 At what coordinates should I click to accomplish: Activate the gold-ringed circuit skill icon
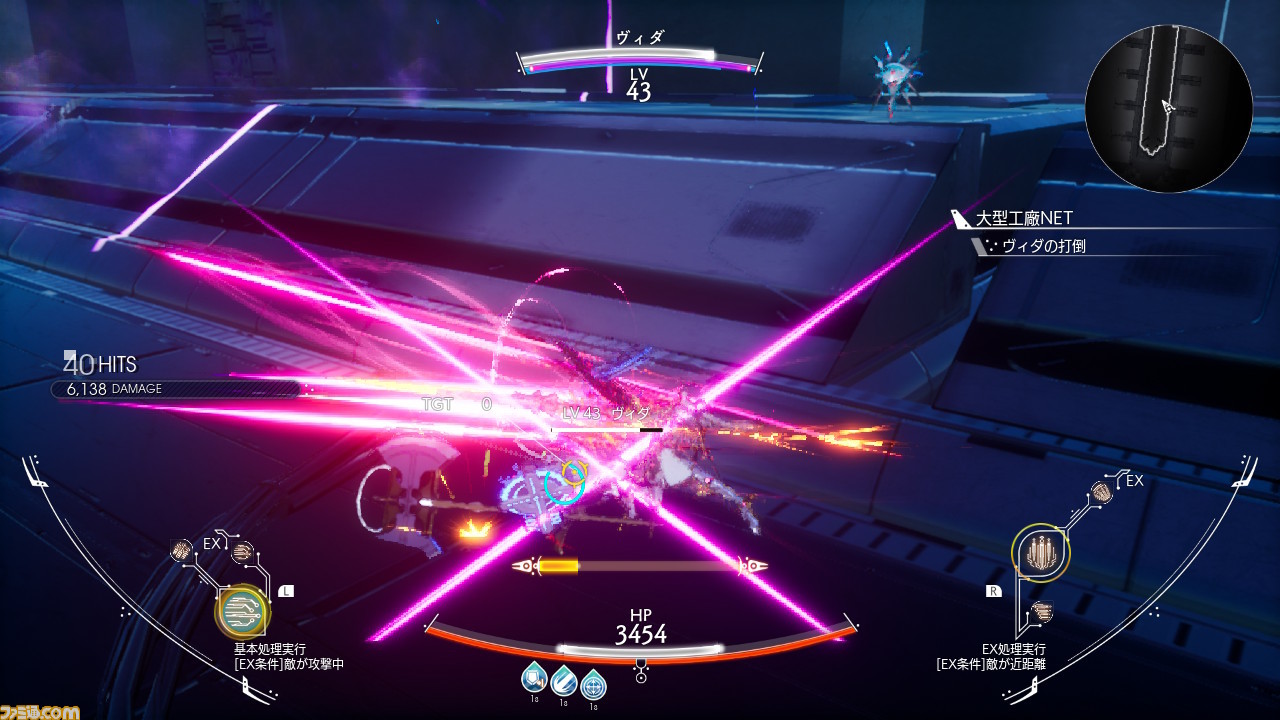pyautogui.click(x=241, y=611)
